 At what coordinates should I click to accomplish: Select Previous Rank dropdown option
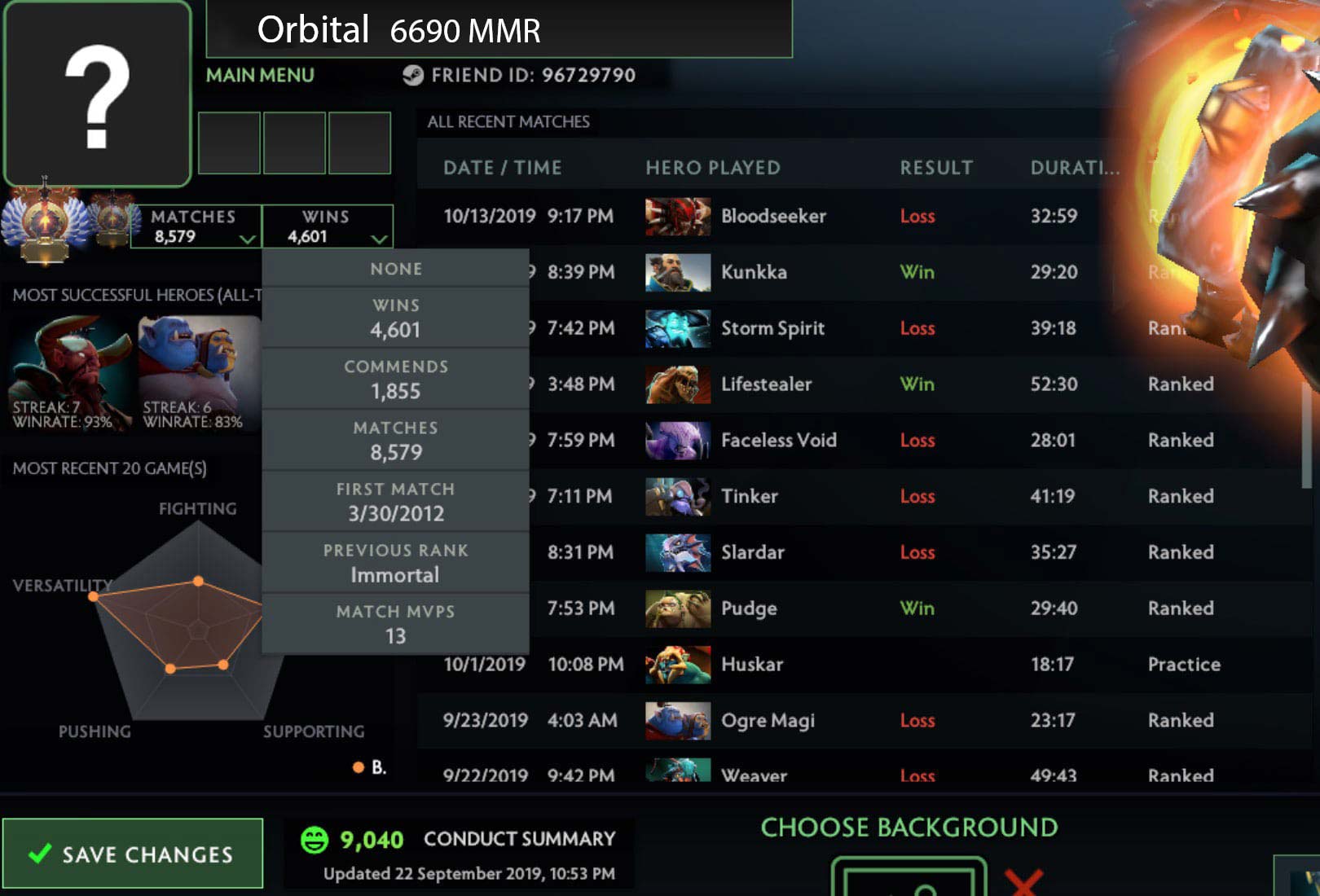(396, 563)
